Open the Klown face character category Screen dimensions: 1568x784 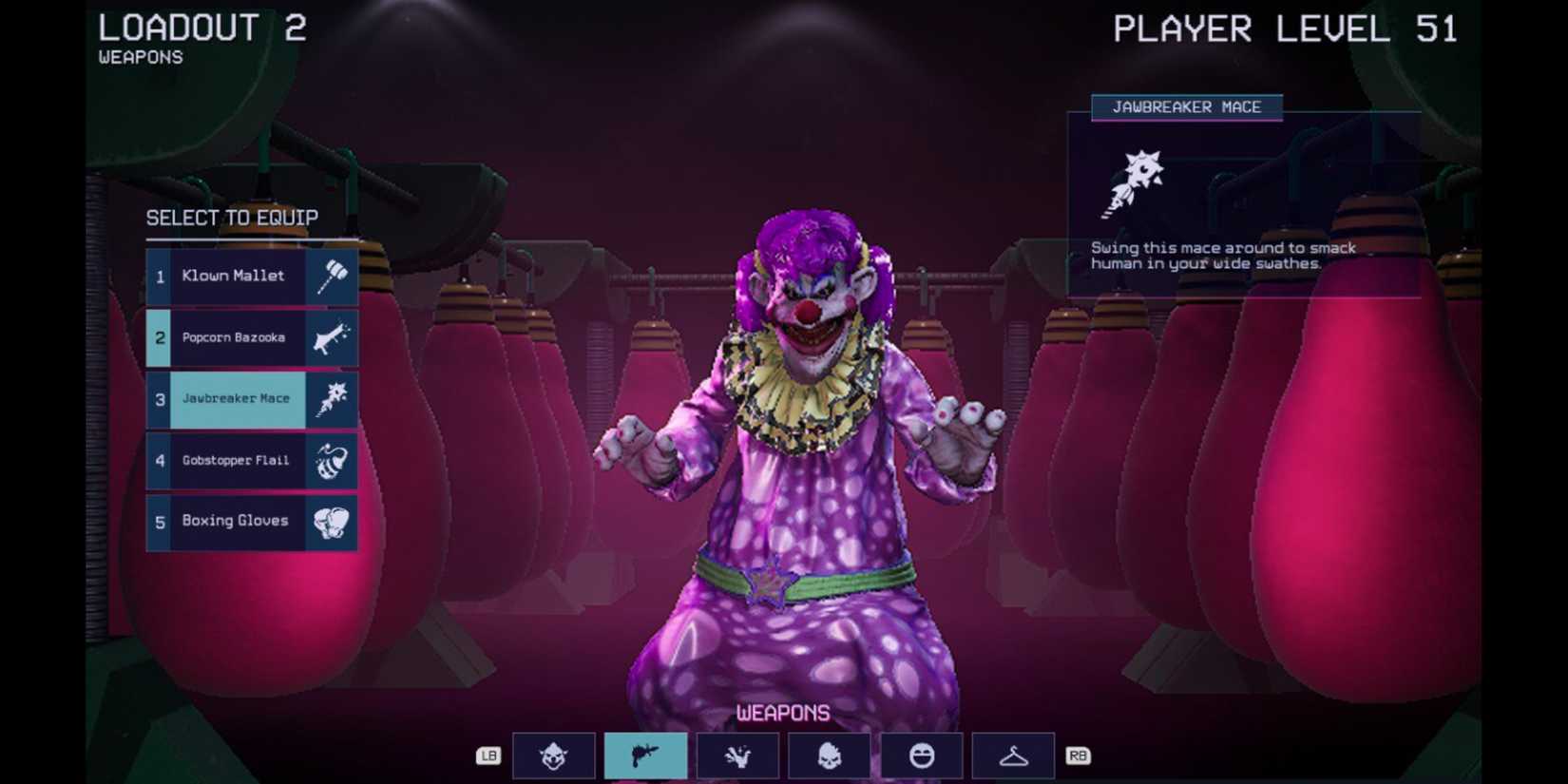[554, 755]
